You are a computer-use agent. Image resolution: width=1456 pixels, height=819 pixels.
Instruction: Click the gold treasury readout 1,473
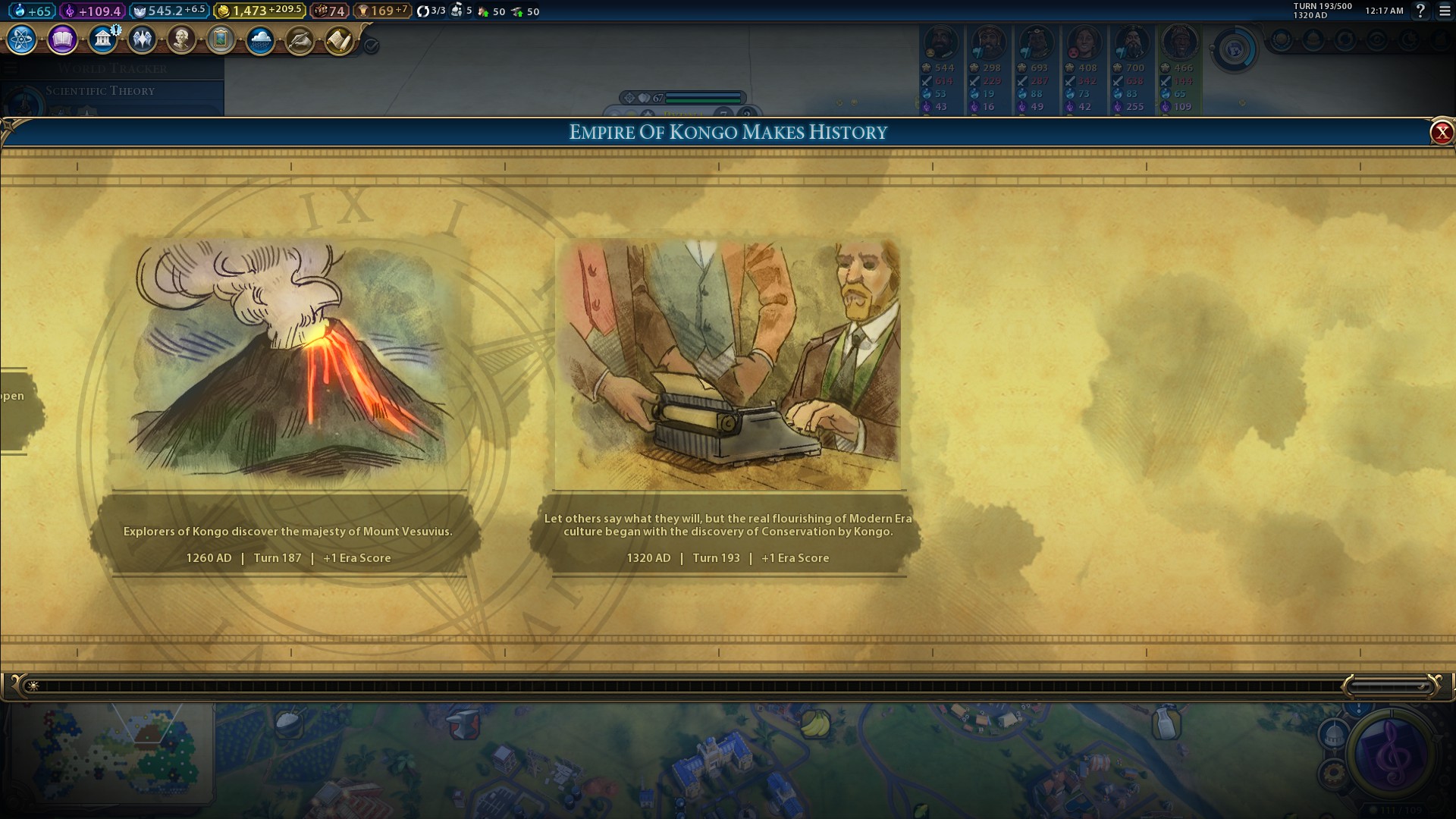click(258, 11)
